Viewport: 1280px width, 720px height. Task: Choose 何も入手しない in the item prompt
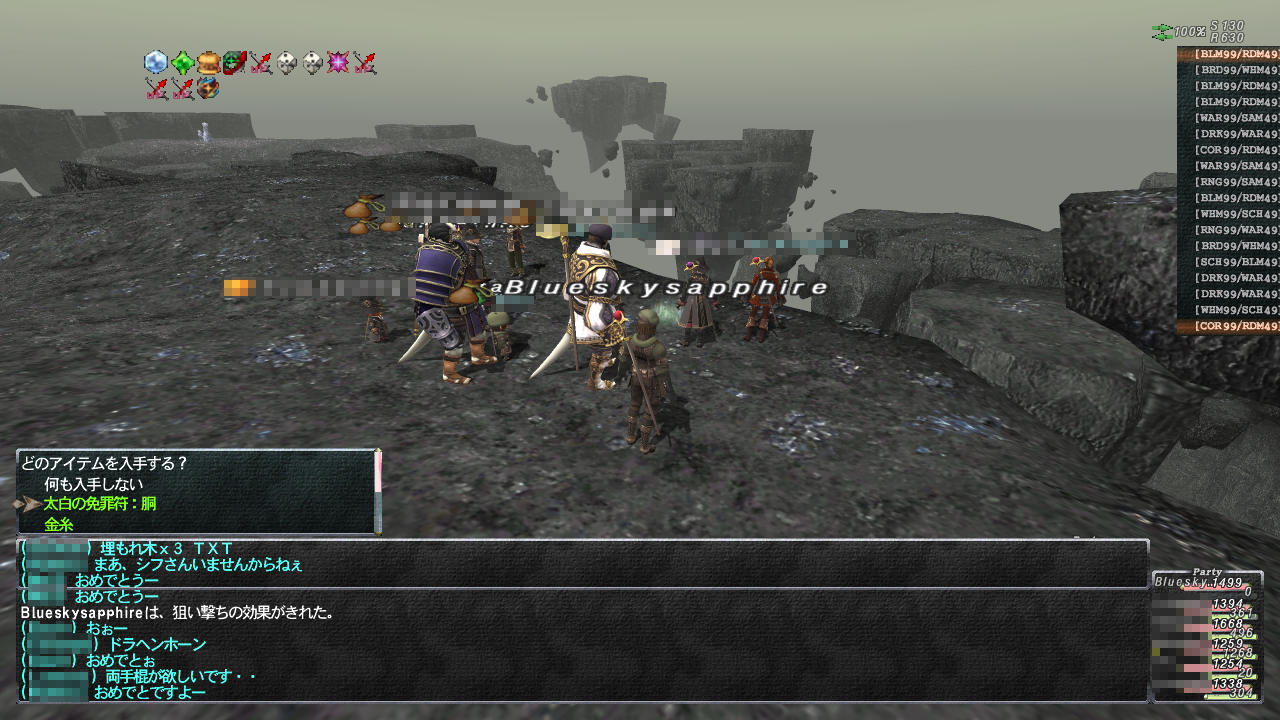[94, 484]
